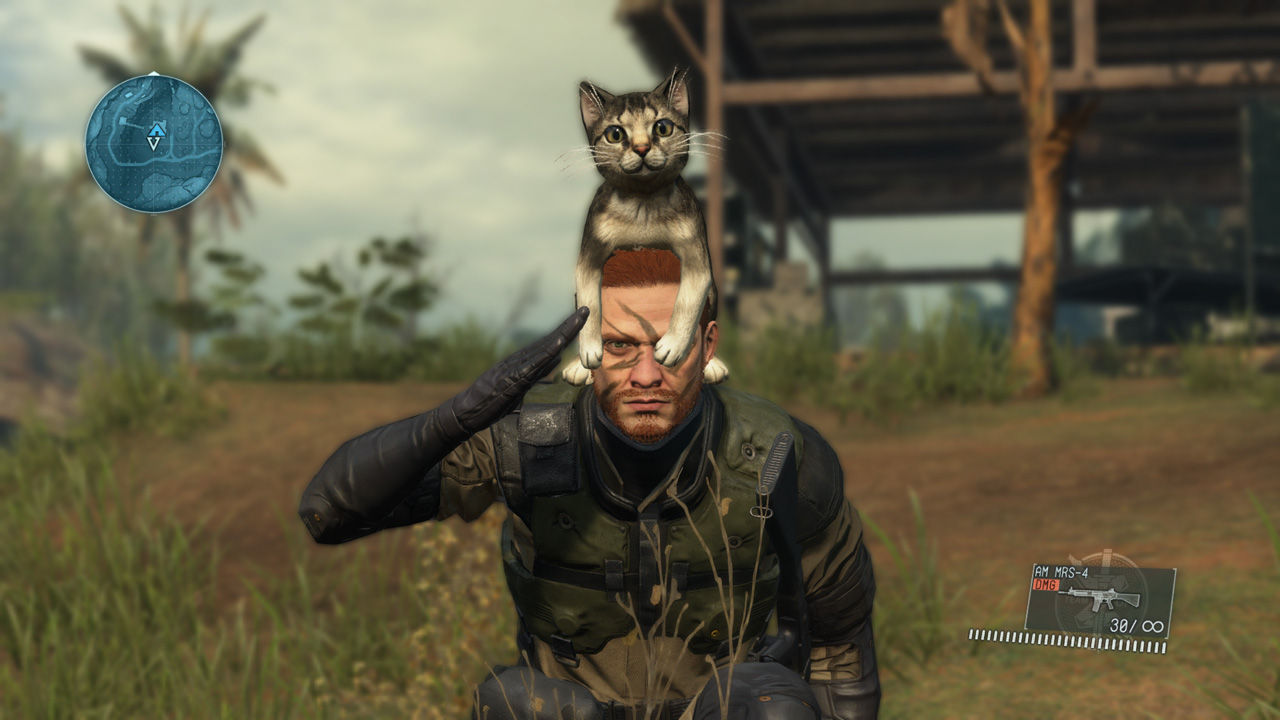Click the 30 ammo counter text
This screenshot has width=1280, height=720.
coord(1118,625)
